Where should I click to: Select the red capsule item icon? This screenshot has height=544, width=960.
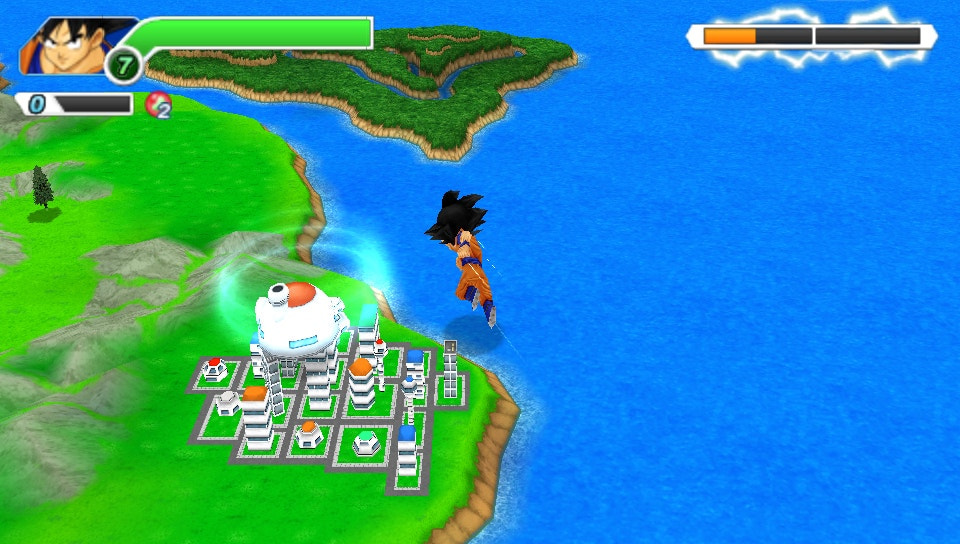pyautogui.click(x=157, y=104)
